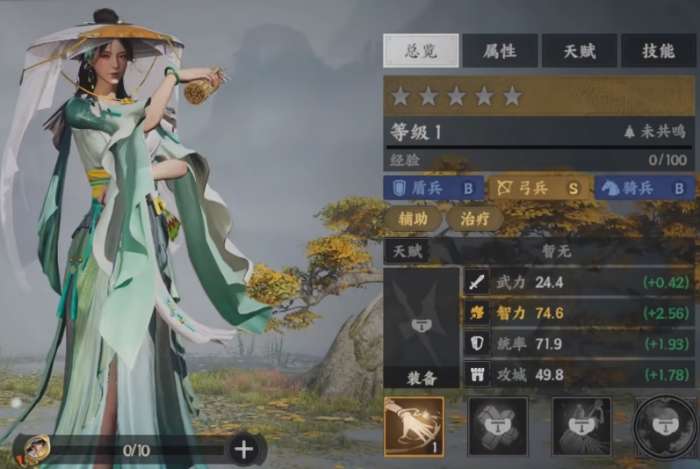700x469 pixels.
Task: Click the 武力 strength stat row
Action: point(580,282)
